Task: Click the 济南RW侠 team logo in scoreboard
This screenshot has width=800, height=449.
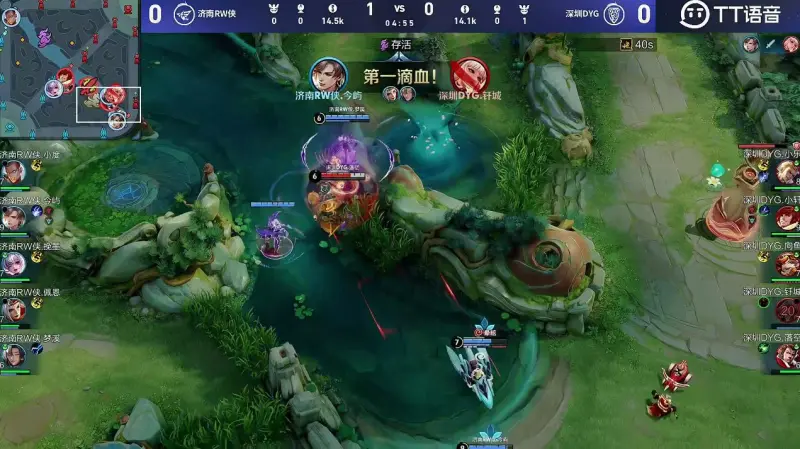Action: tap(184, 14)
